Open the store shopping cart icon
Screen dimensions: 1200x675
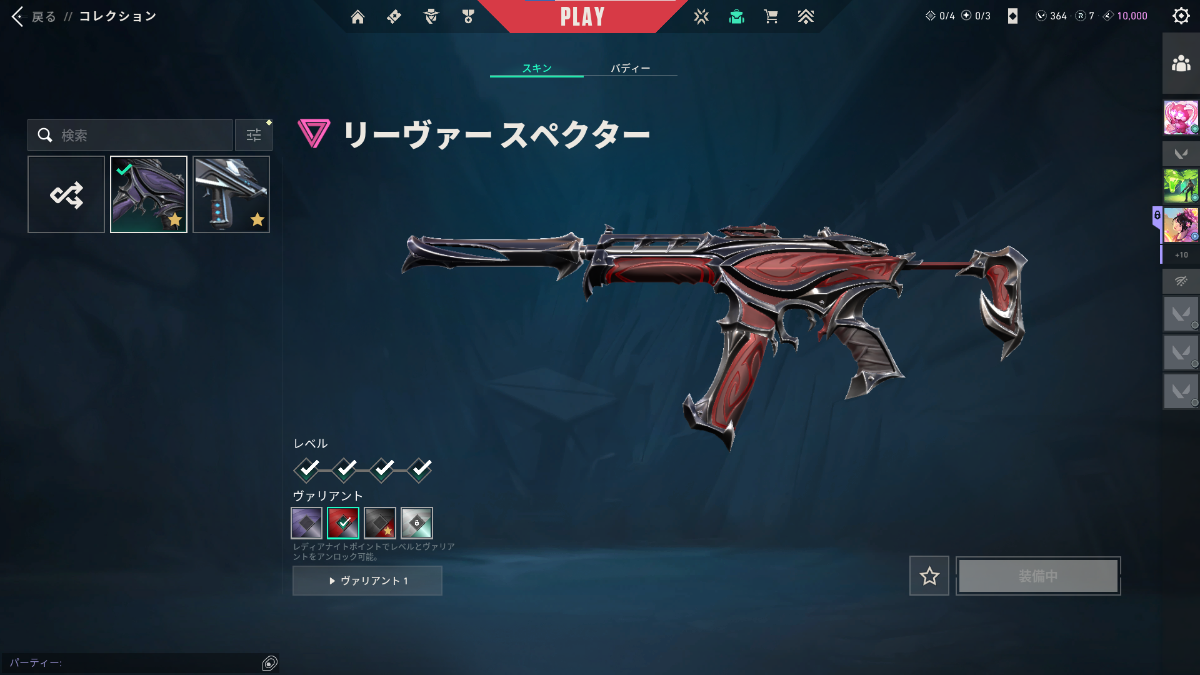point(770,17)
